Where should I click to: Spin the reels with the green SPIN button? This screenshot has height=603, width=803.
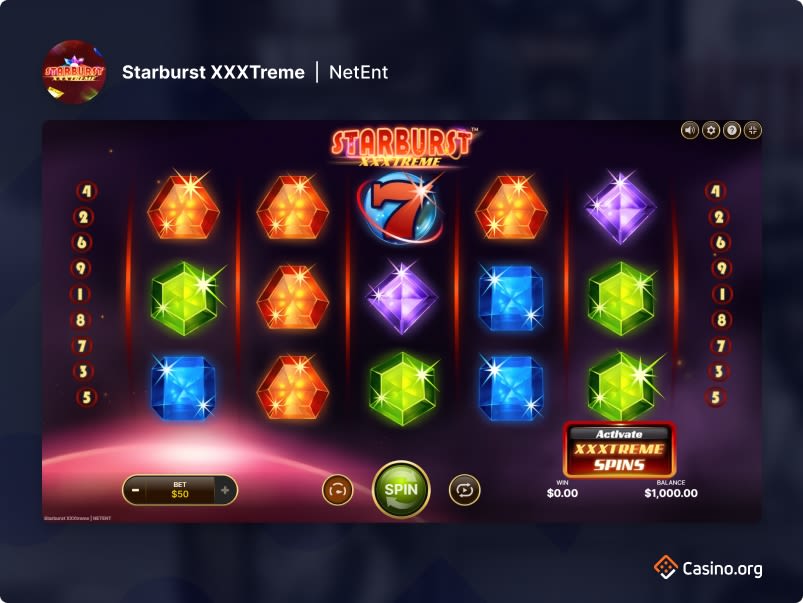[401, 489]
